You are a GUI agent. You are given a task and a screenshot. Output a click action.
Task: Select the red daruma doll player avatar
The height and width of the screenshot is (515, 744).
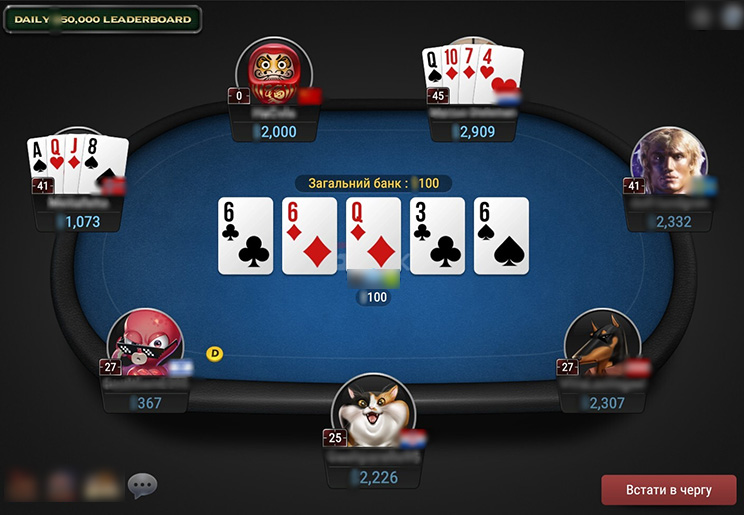tap(273, 71)
